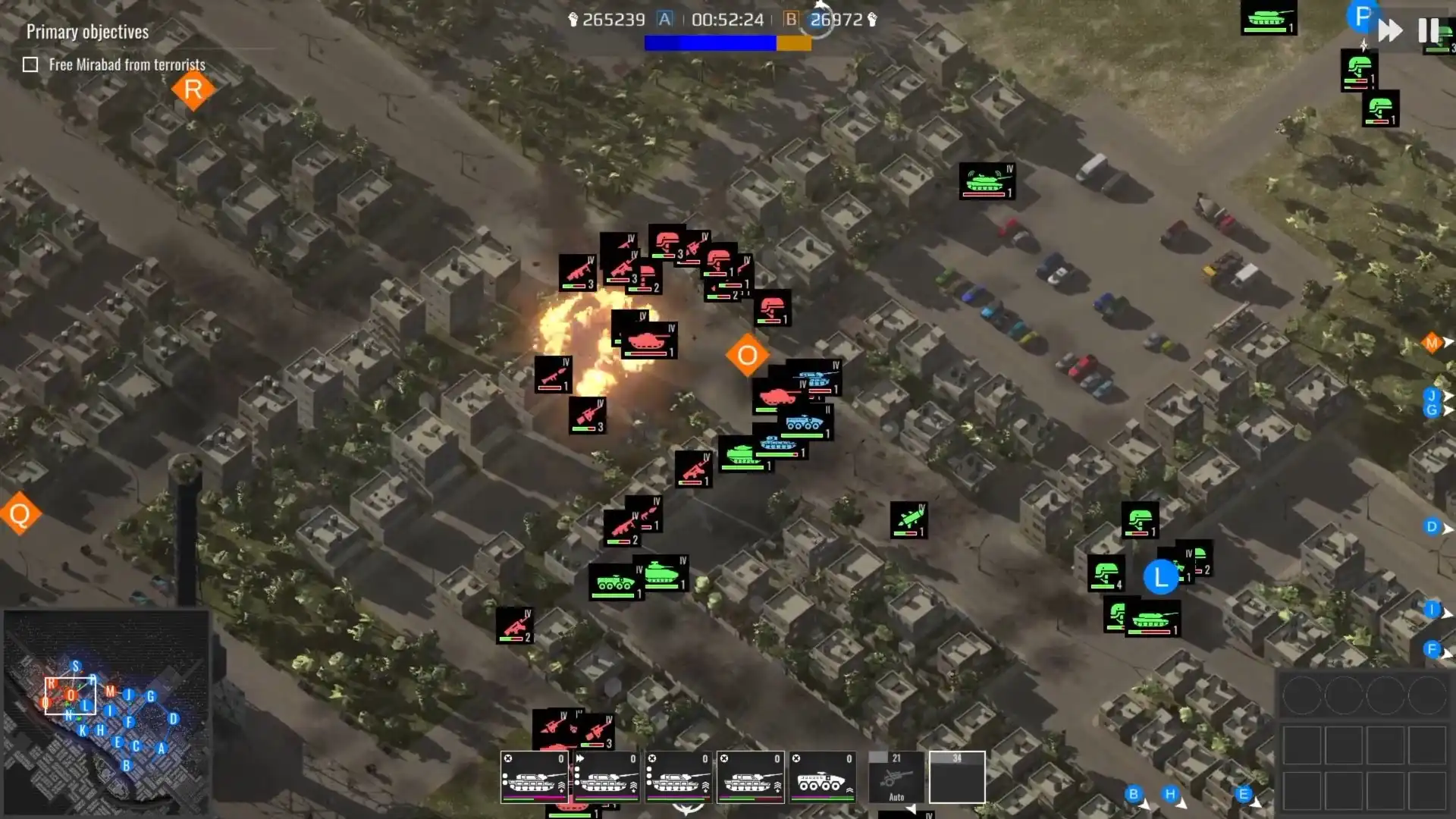Screen dimensions: 1456x819
Task: Toggle Auto fire mode on the howitzer
Action: click(x=896, y=798)
